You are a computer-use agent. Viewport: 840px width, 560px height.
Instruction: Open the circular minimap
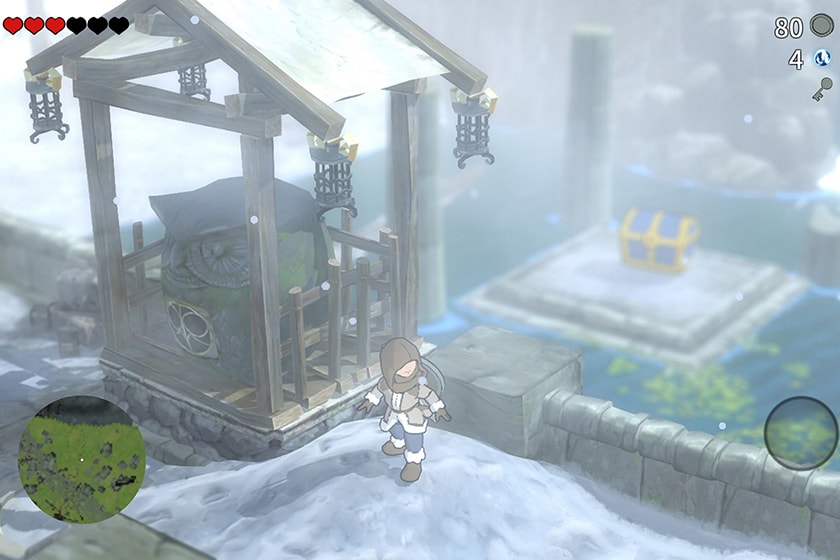point(82,459)
